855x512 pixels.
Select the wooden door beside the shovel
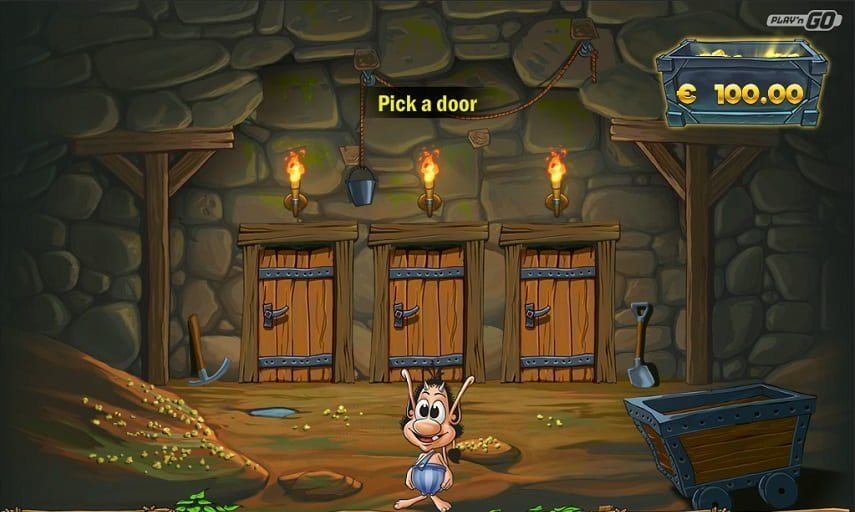click(x=558, y=310)
